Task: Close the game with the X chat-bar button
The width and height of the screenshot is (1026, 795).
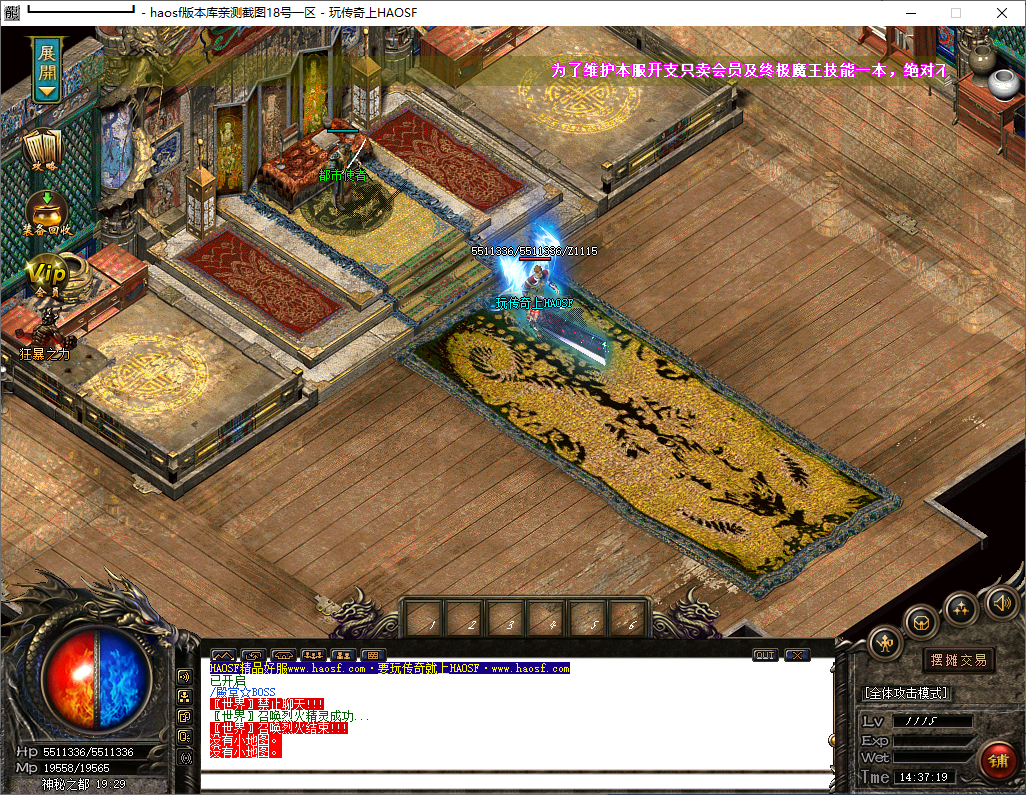Action: coord(797,655)
